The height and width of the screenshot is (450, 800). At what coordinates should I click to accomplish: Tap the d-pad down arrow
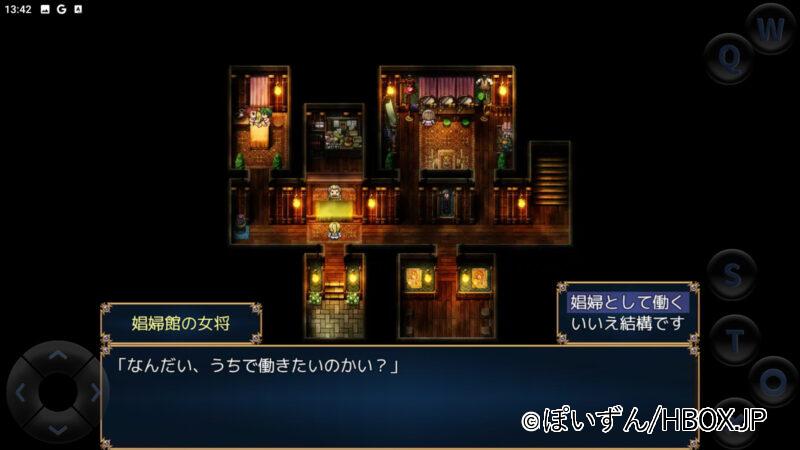pos(58,429)
